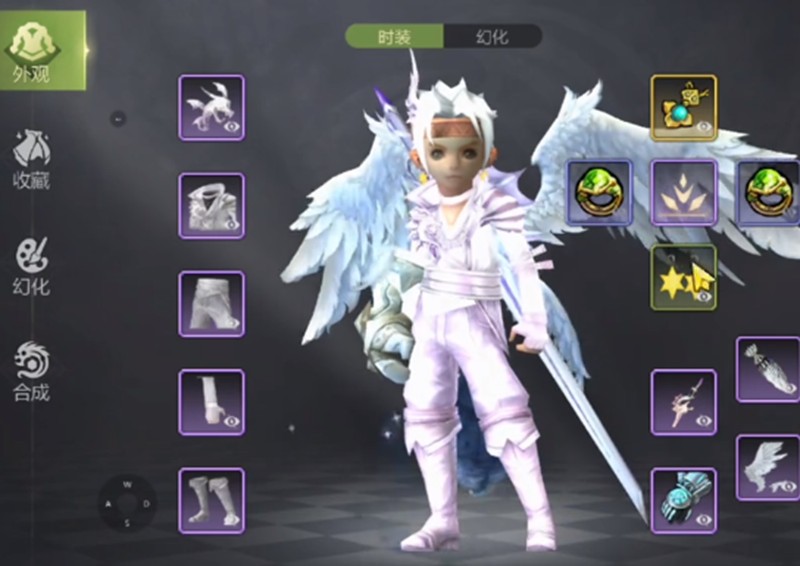Switch to the 幻化 top tab
The image size is (800, 566).
pos(492,37)
